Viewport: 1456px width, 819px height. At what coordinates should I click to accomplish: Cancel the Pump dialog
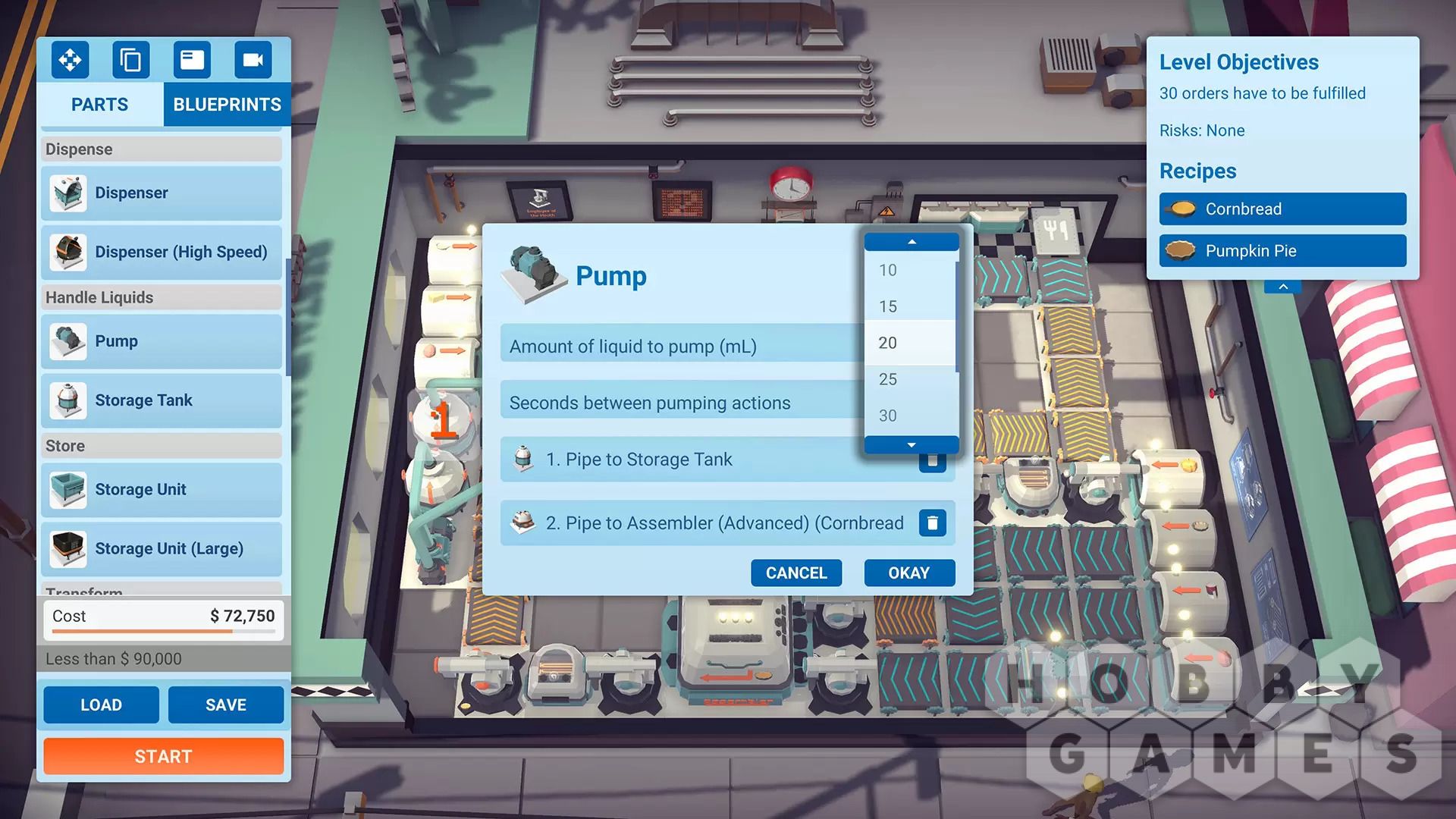(x=795, y=573)
